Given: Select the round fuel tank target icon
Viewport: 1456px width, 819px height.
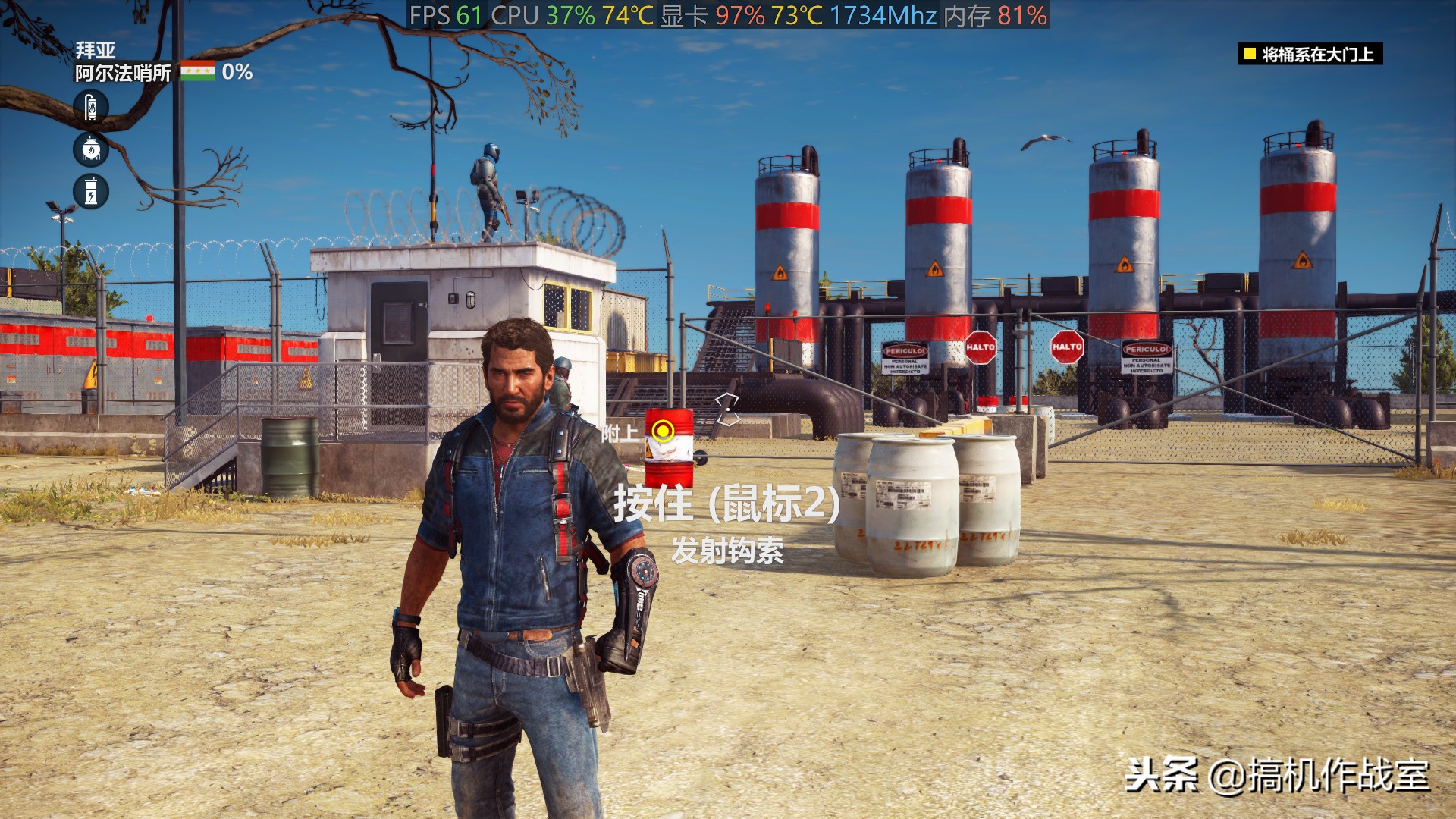Looking at the screenshot, I should [x=91, y=149].
